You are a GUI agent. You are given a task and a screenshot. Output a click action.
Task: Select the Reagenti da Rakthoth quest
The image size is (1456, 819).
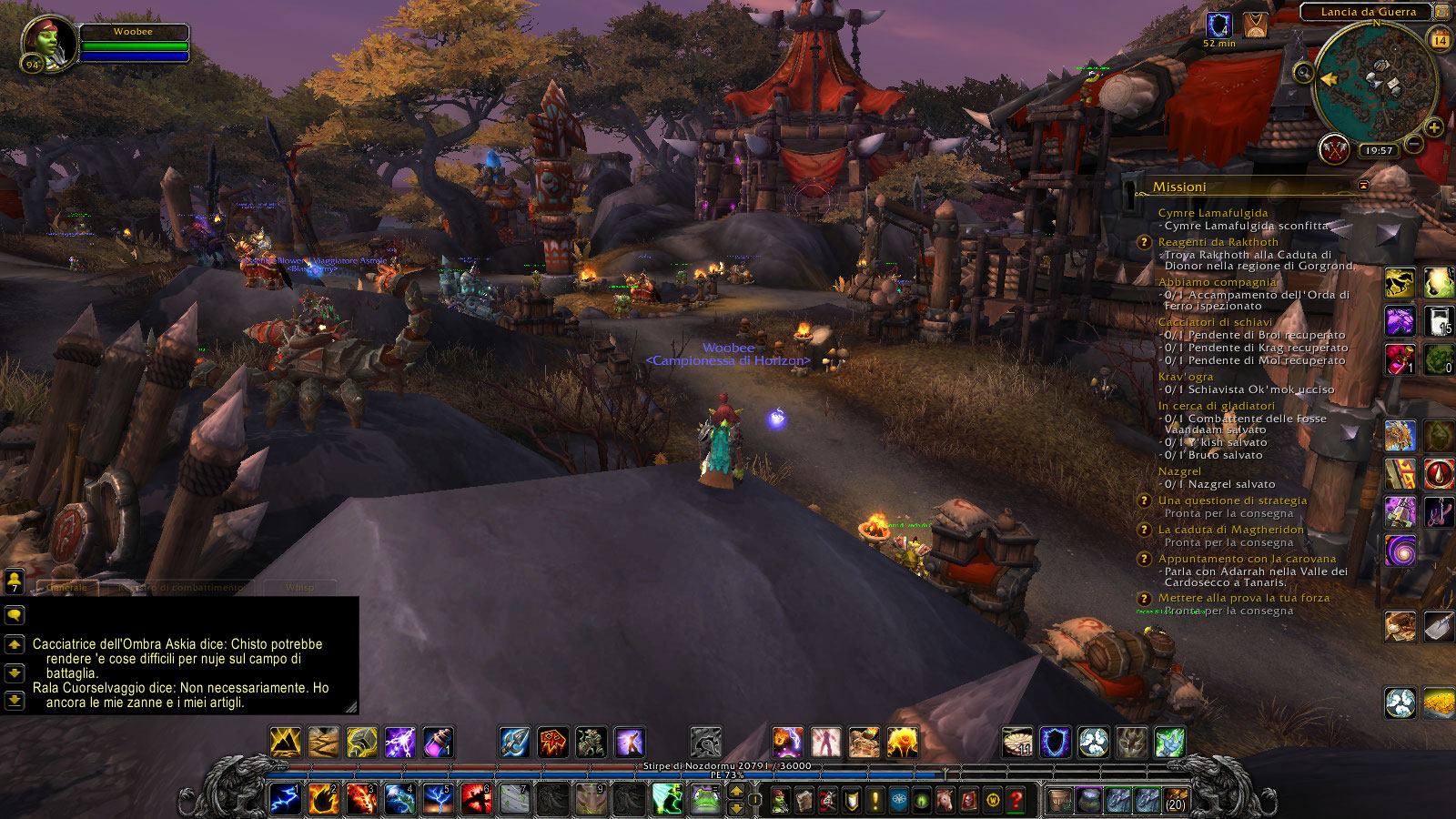1218,242
